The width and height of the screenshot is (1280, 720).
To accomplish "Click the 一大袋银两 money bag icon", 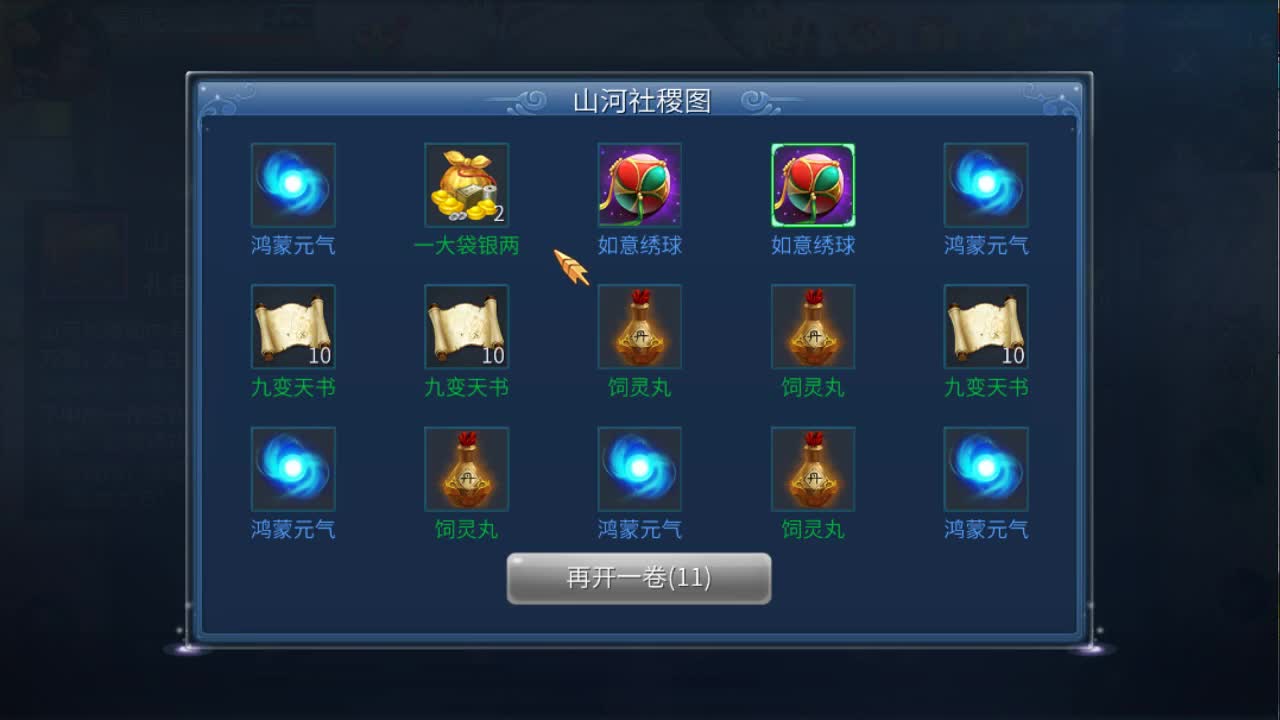I will point(466,186).
